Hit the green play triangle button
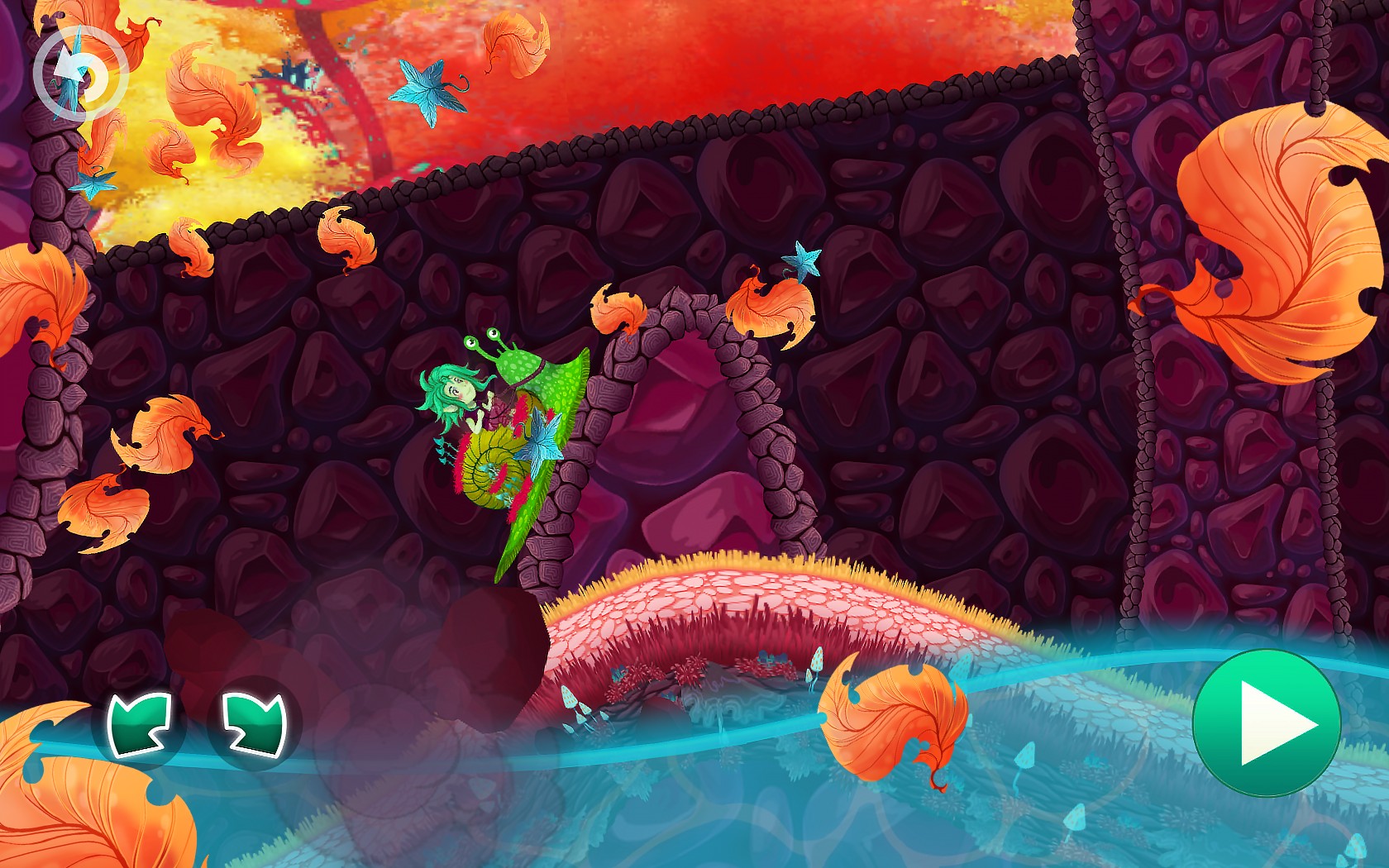The image size is (1389, 868). coord(1266,724)
